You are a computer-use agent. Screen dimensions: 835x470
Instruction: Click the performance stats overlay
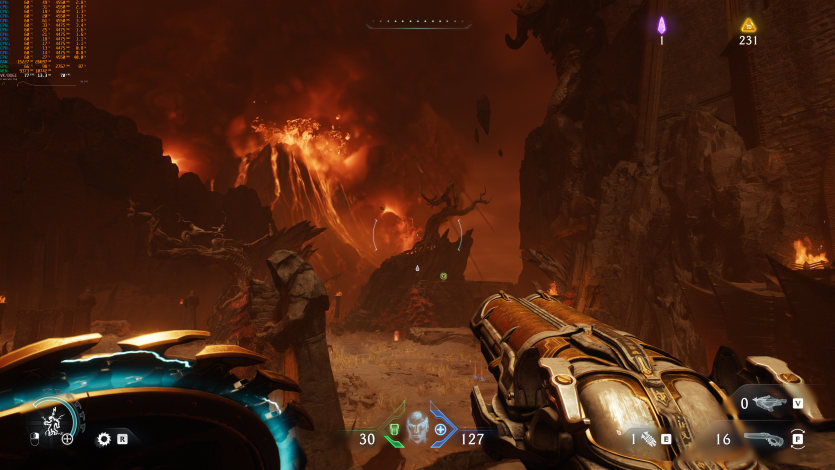pos(42,40)
